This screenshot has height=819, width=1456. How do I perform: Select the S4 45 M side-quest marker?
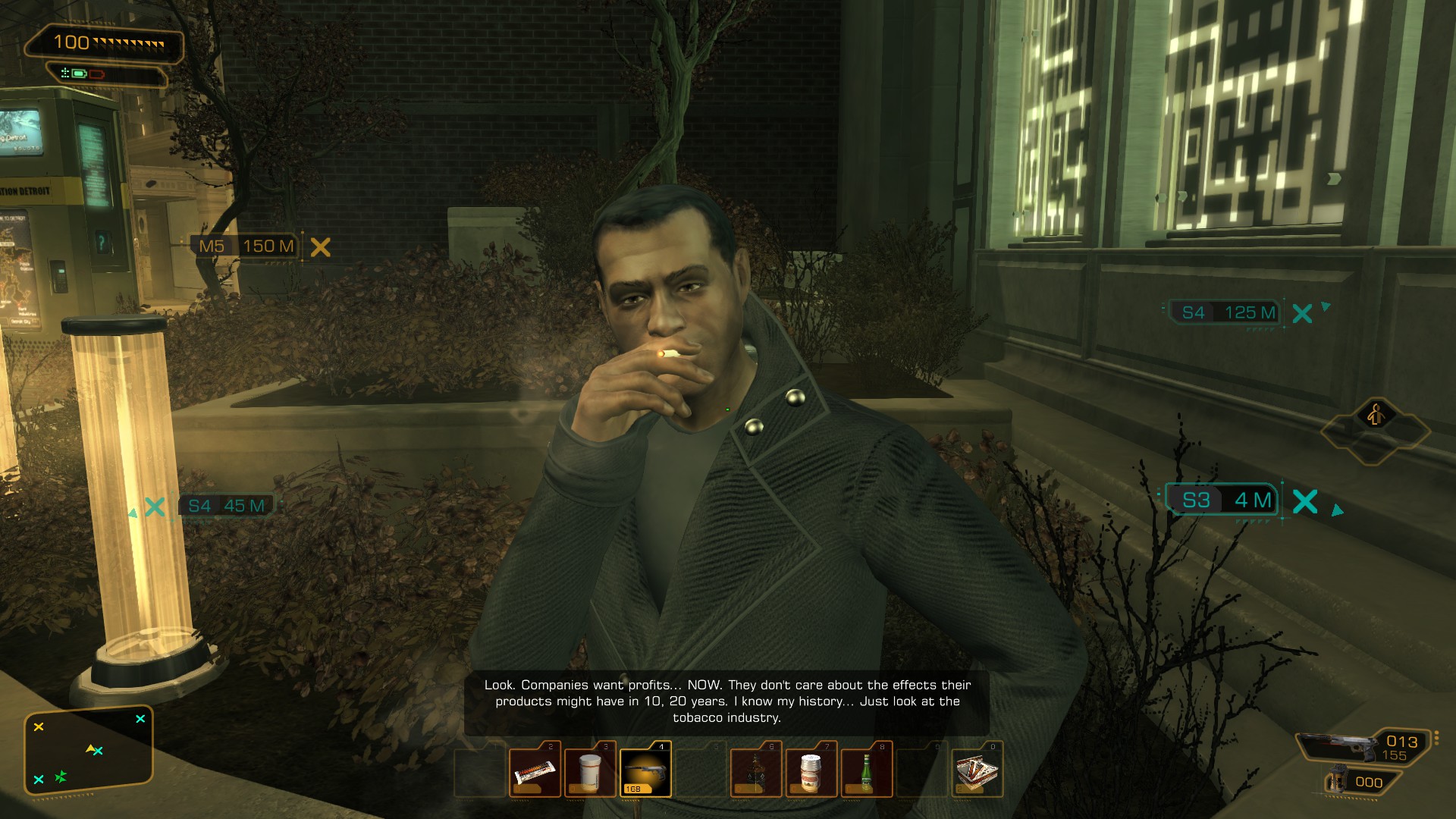(x=226, y=506)
